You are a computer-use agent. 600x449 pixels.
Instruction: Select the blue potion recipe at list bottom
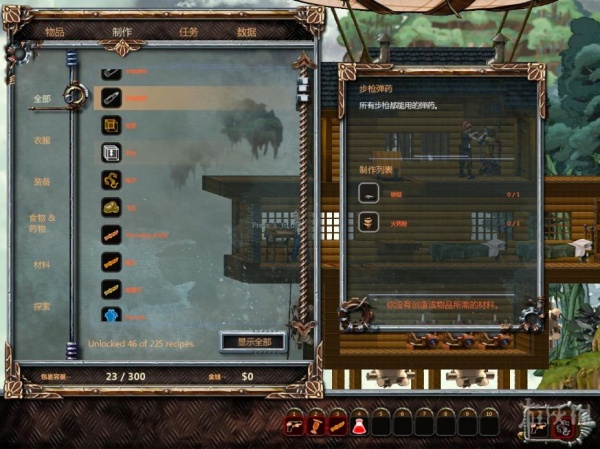tap(111, 314)
